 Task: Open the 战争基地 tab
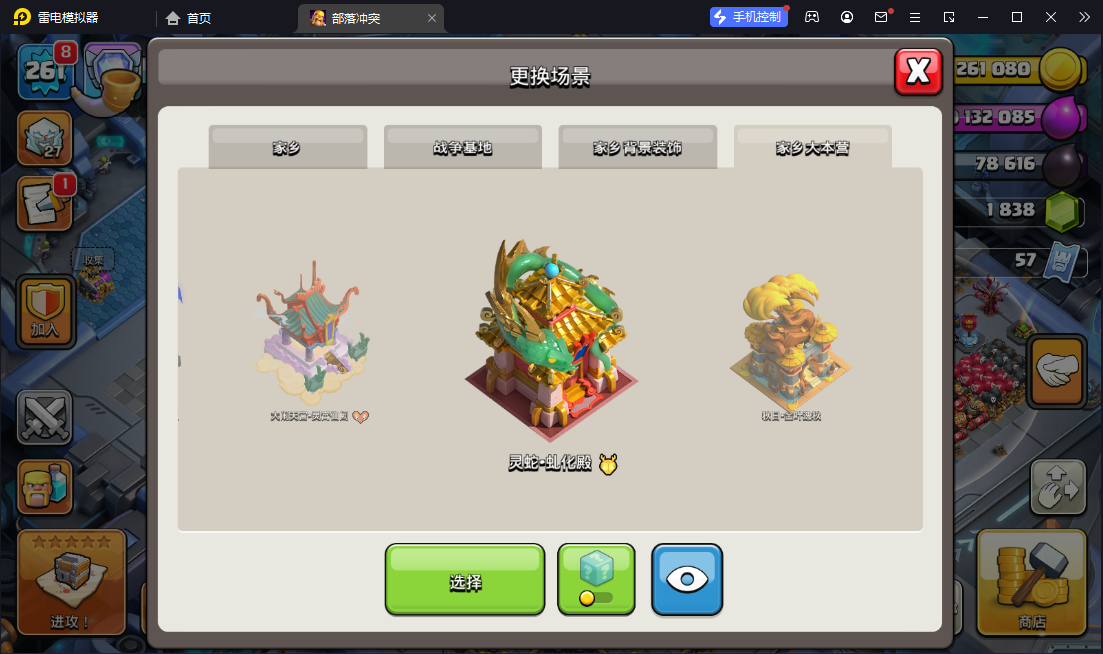(x=462, y=147)
